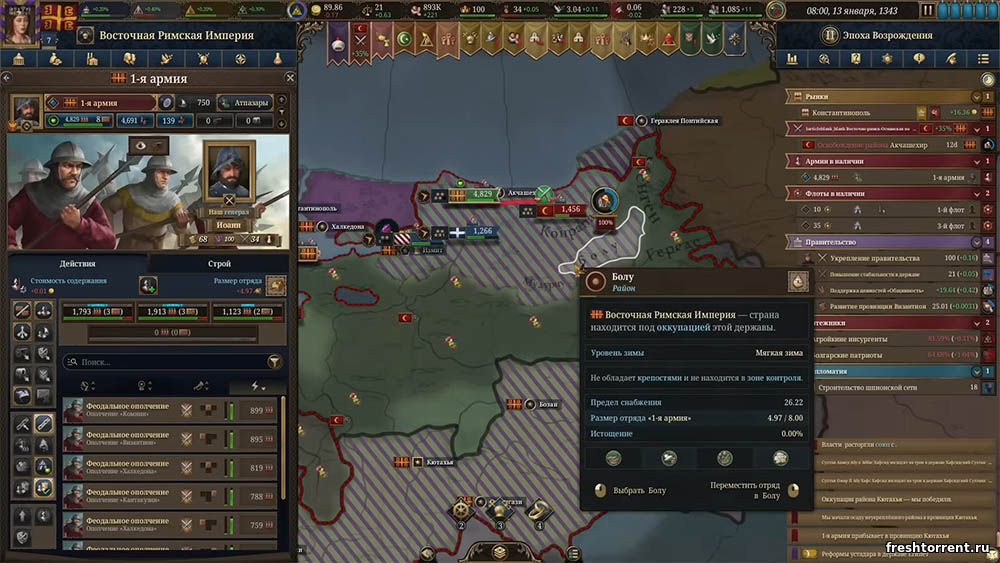Open the Действия tab
This screenshot has width=1000, height=563.
pos(77,264)
